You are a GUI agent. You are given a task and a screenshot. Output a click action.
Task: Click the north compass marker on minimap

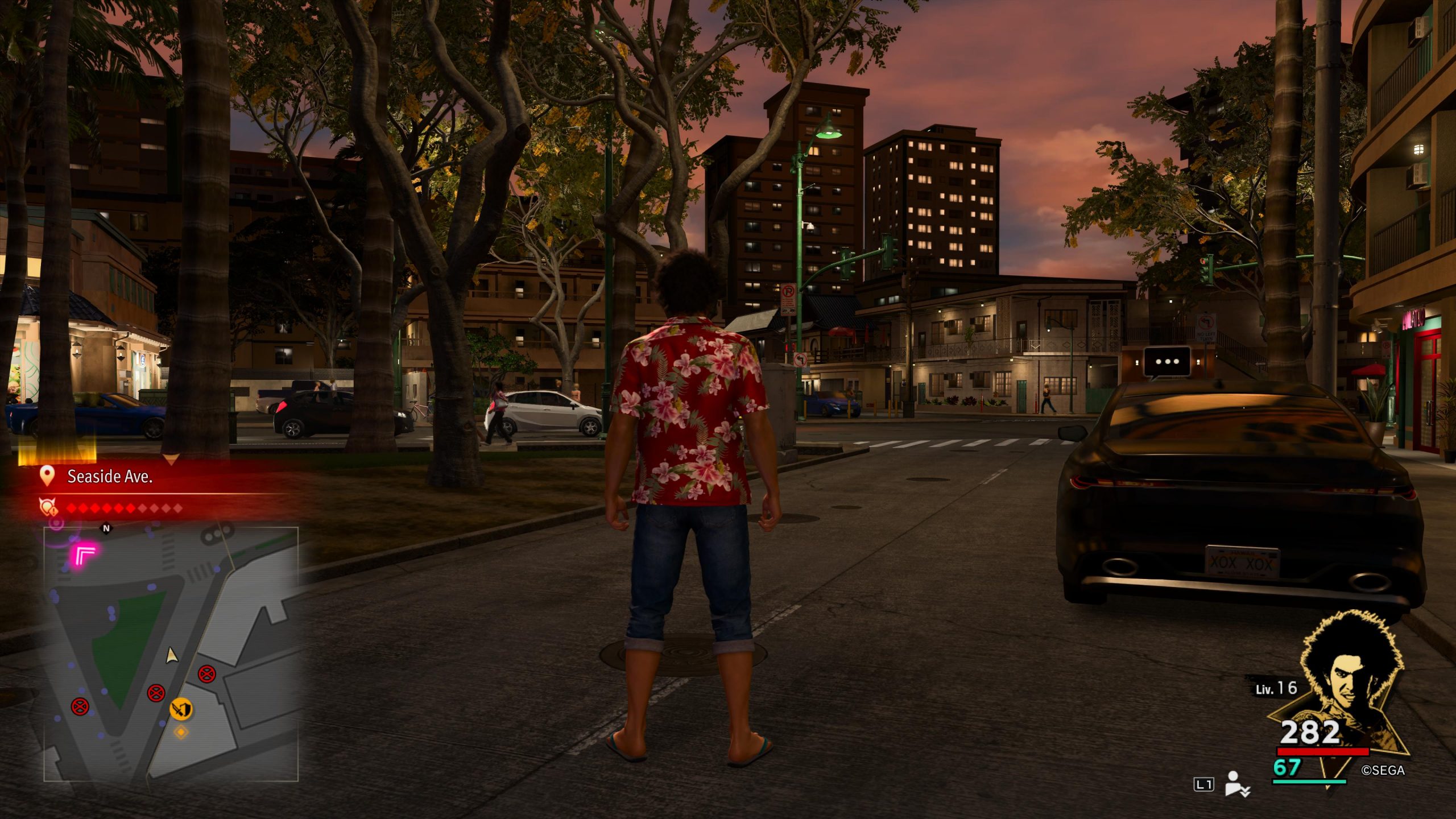click(106, 528)
